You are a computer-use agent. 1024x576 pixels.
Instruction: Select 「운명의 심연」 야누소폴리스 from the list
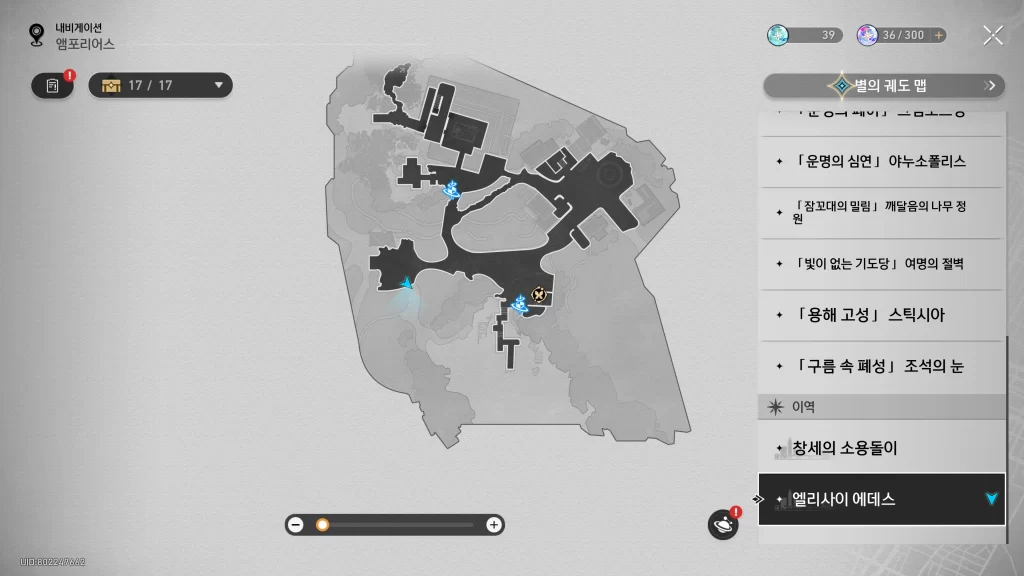point(880,161)
